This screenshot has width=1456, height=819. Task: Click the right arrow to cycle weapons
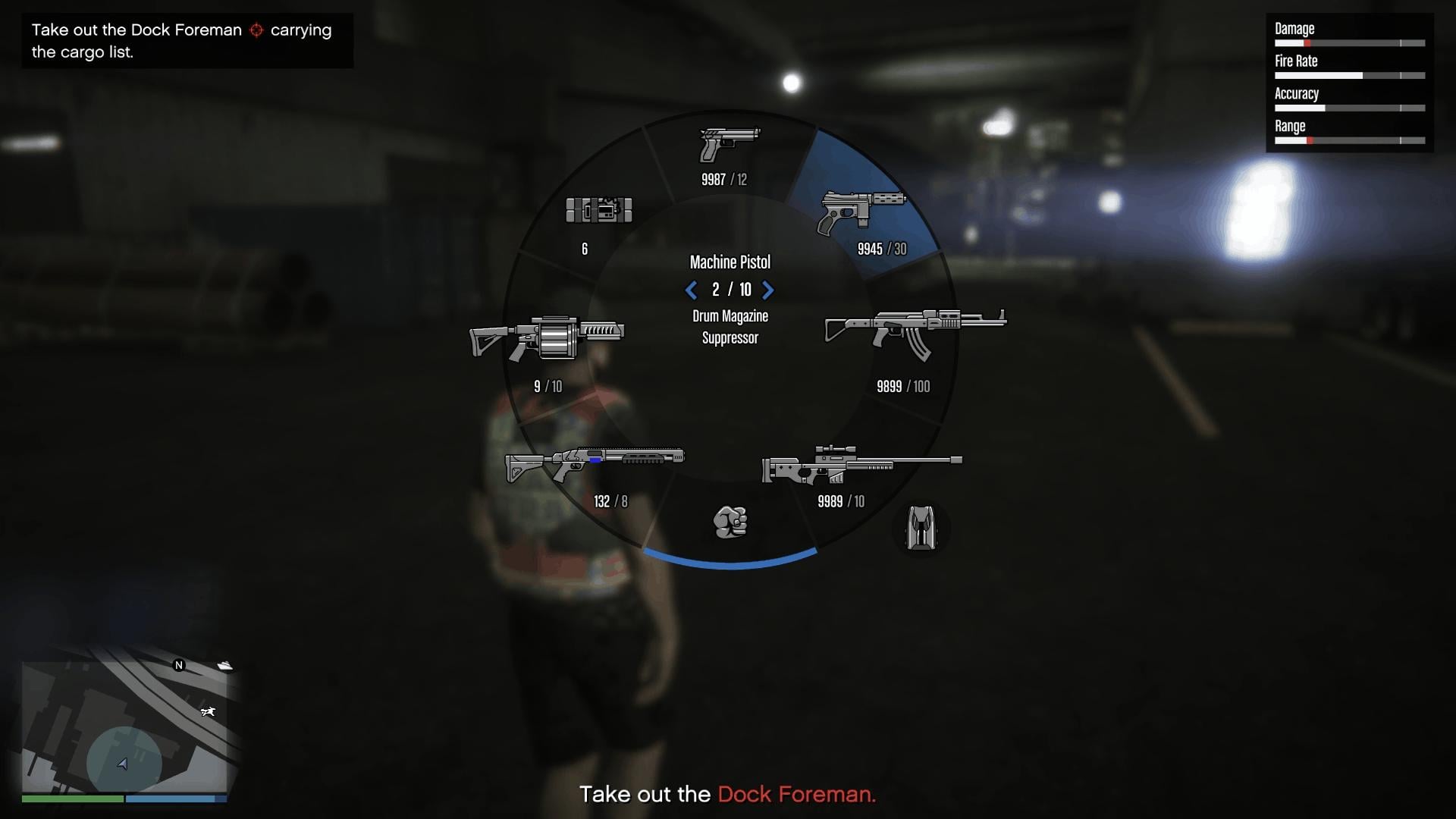(769, 290)
